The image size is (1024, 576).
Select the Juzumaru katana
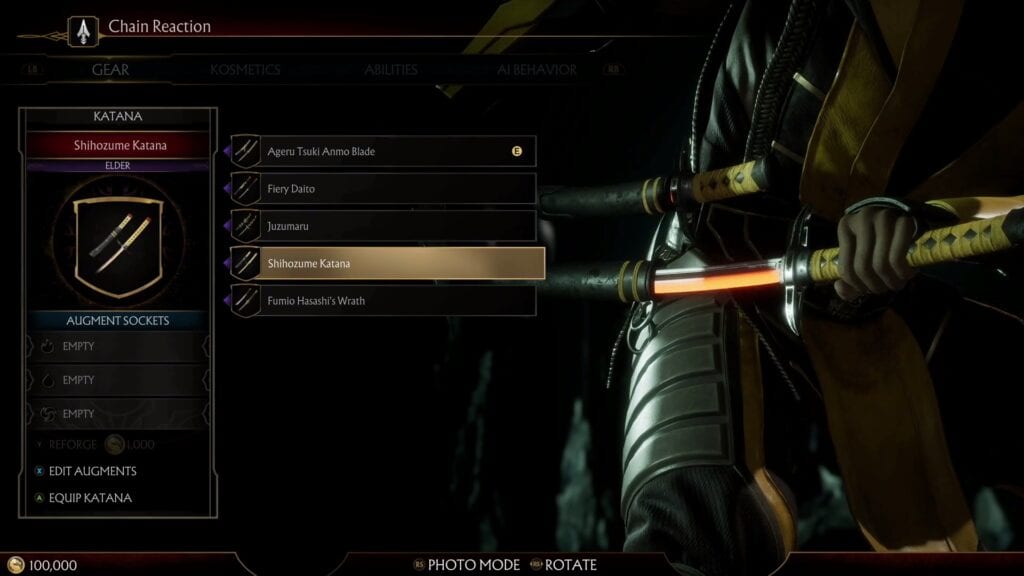coord(384,226)
